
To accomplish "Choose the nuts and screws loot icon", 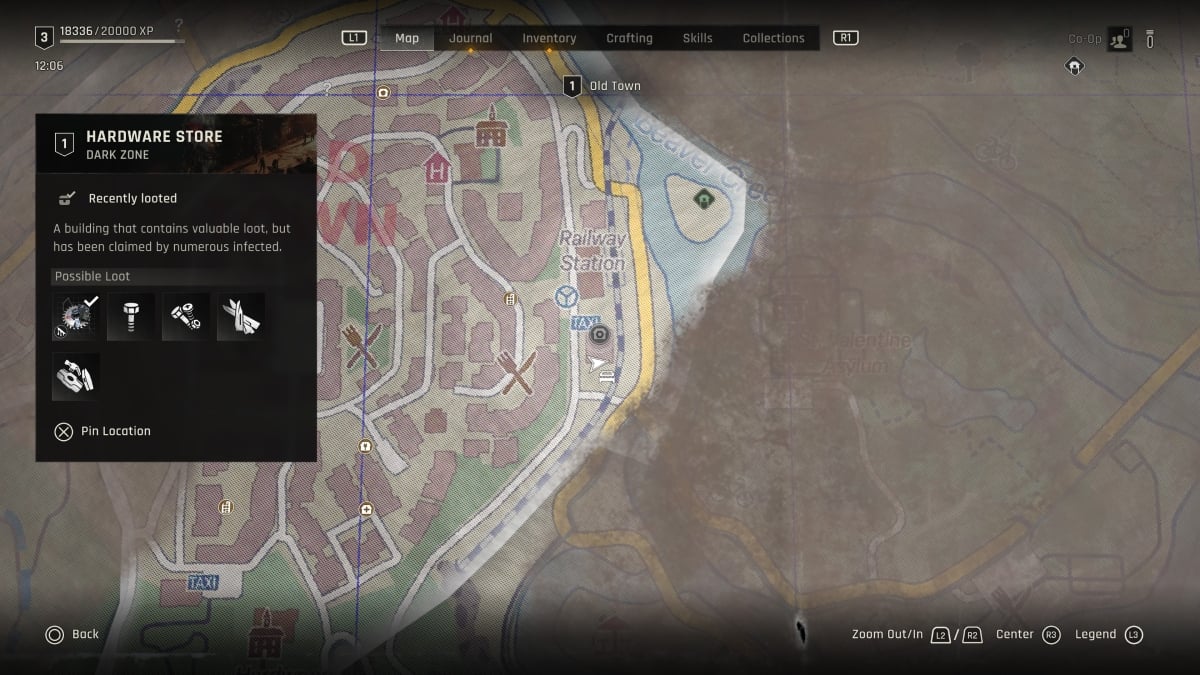I will coord(185,317).
